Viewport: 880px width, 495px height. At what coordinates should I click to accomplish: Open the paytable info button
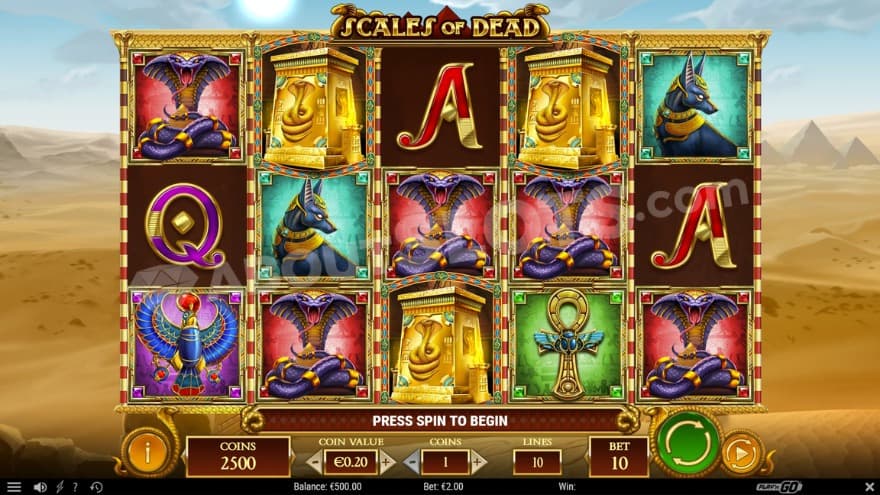click(x=148, y=452)
